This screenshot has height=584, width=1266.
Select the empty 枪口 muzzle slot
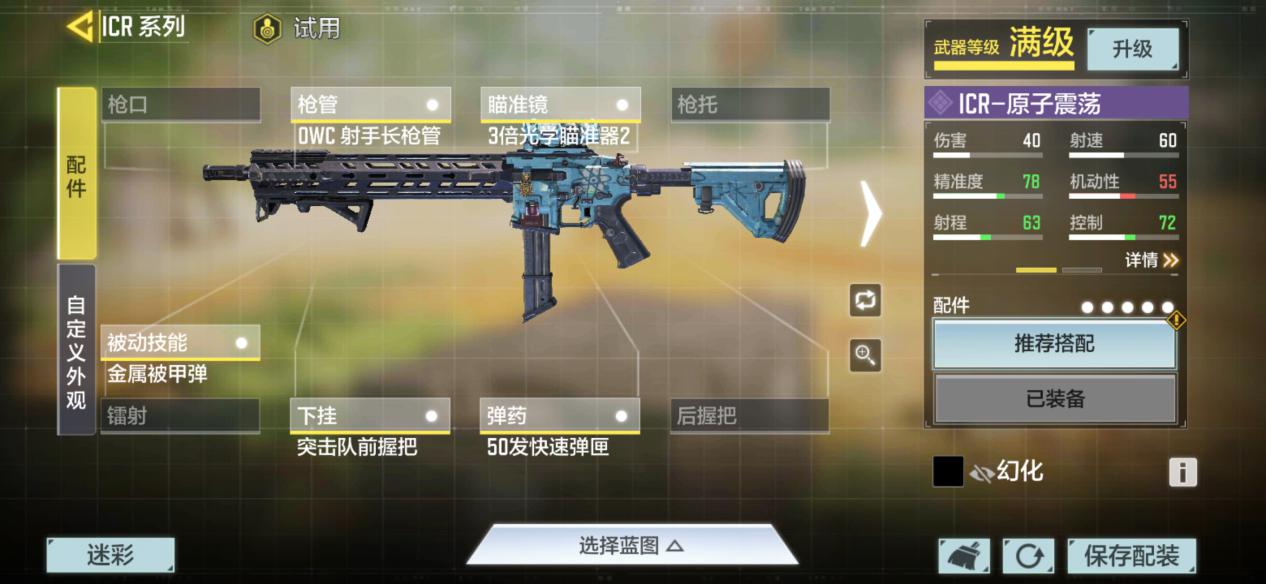click(x=180, y=104)
